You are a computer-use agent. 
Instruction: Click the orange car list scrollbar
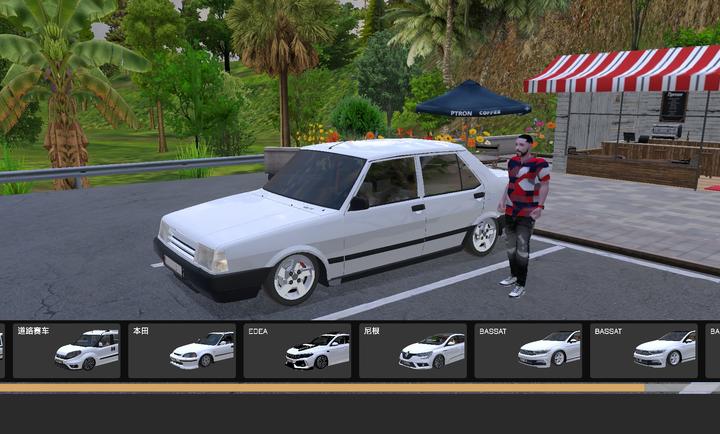[x=322, y=387]
